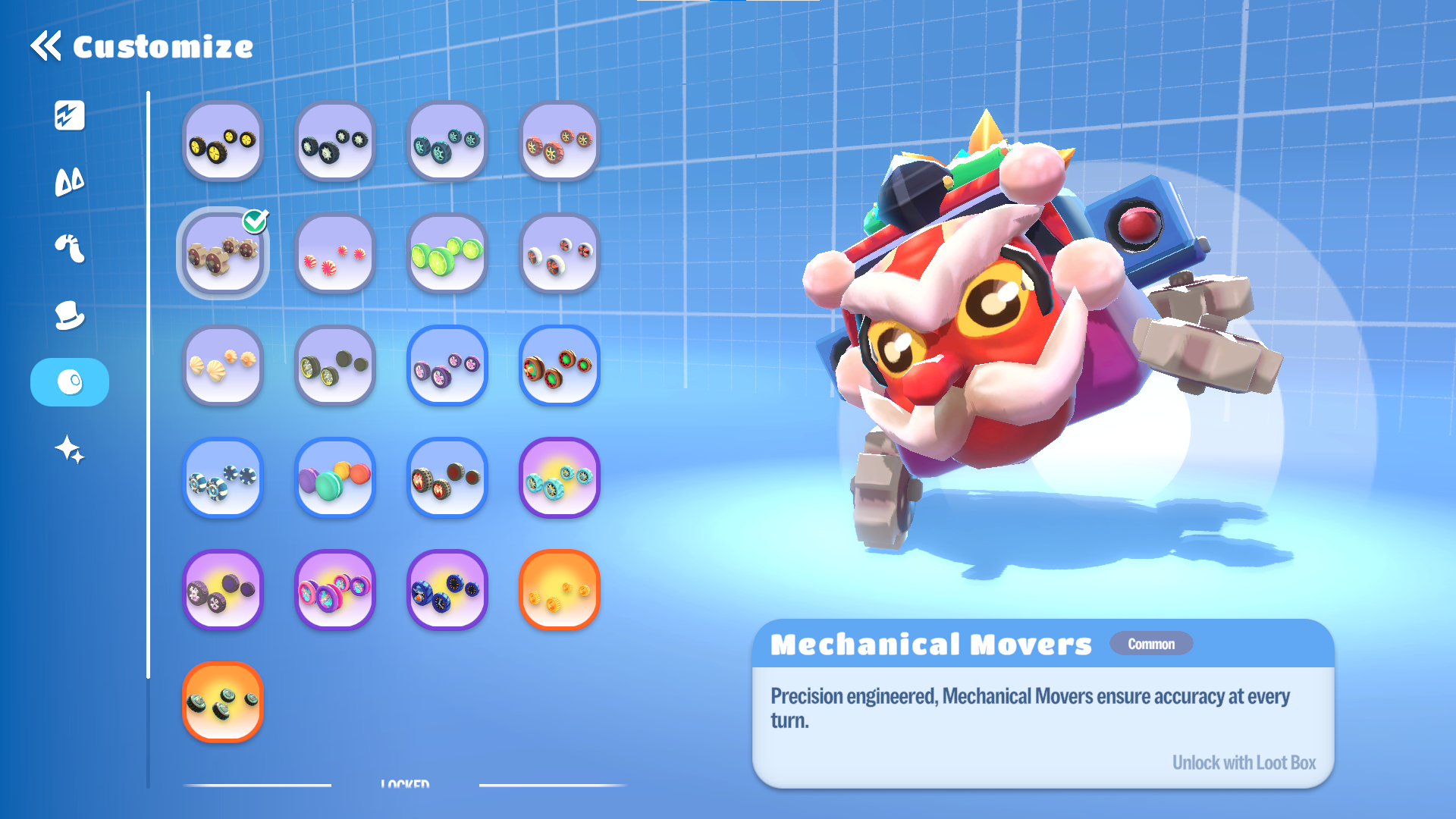Go back from the Customize screen
1456x819 pixels.
pos(46,46)
